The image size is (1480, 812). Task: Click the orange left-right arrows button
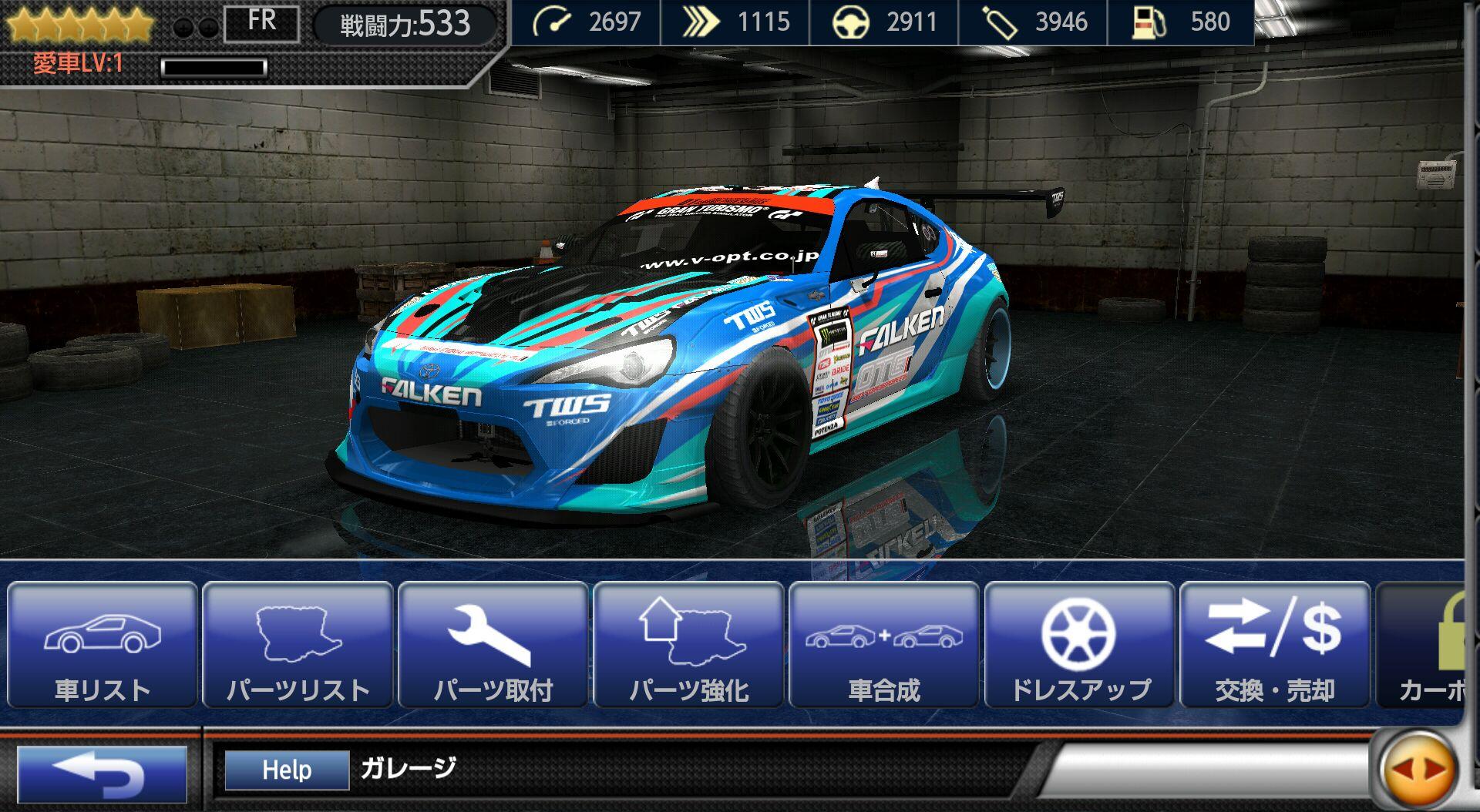tap(1418, 770)
